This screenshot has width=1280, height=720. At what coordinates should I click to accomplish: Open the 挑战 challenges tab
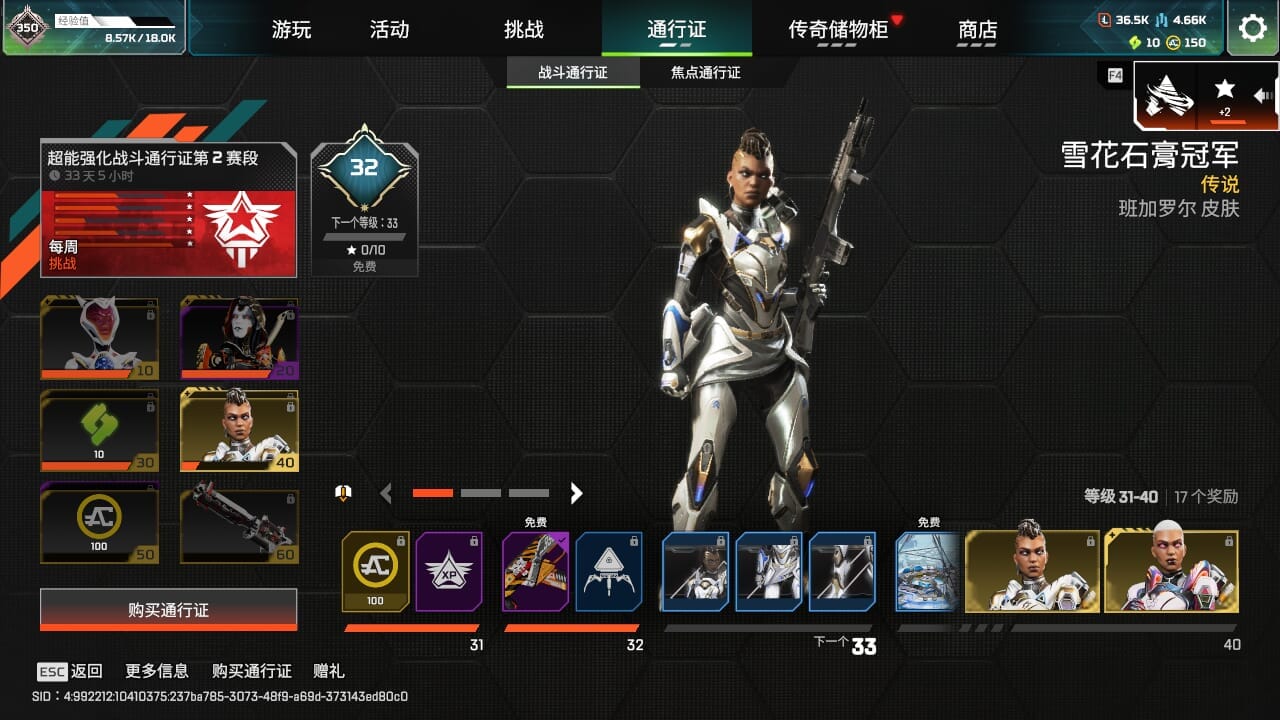tap(523, 29)
